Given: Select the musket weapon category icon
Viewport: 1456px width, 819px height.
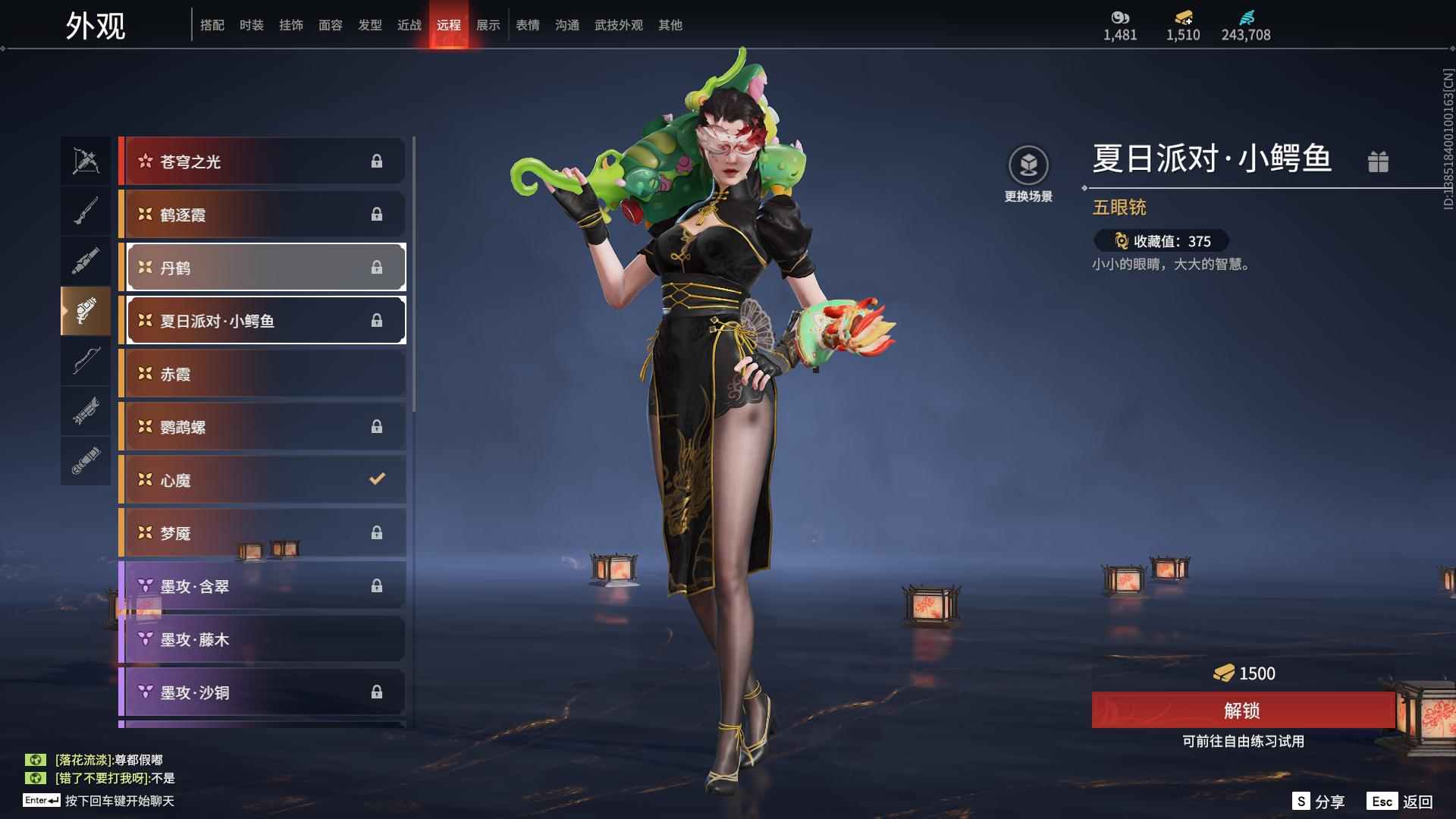Looking at the screenshot, I should click(x=86, y=210).
